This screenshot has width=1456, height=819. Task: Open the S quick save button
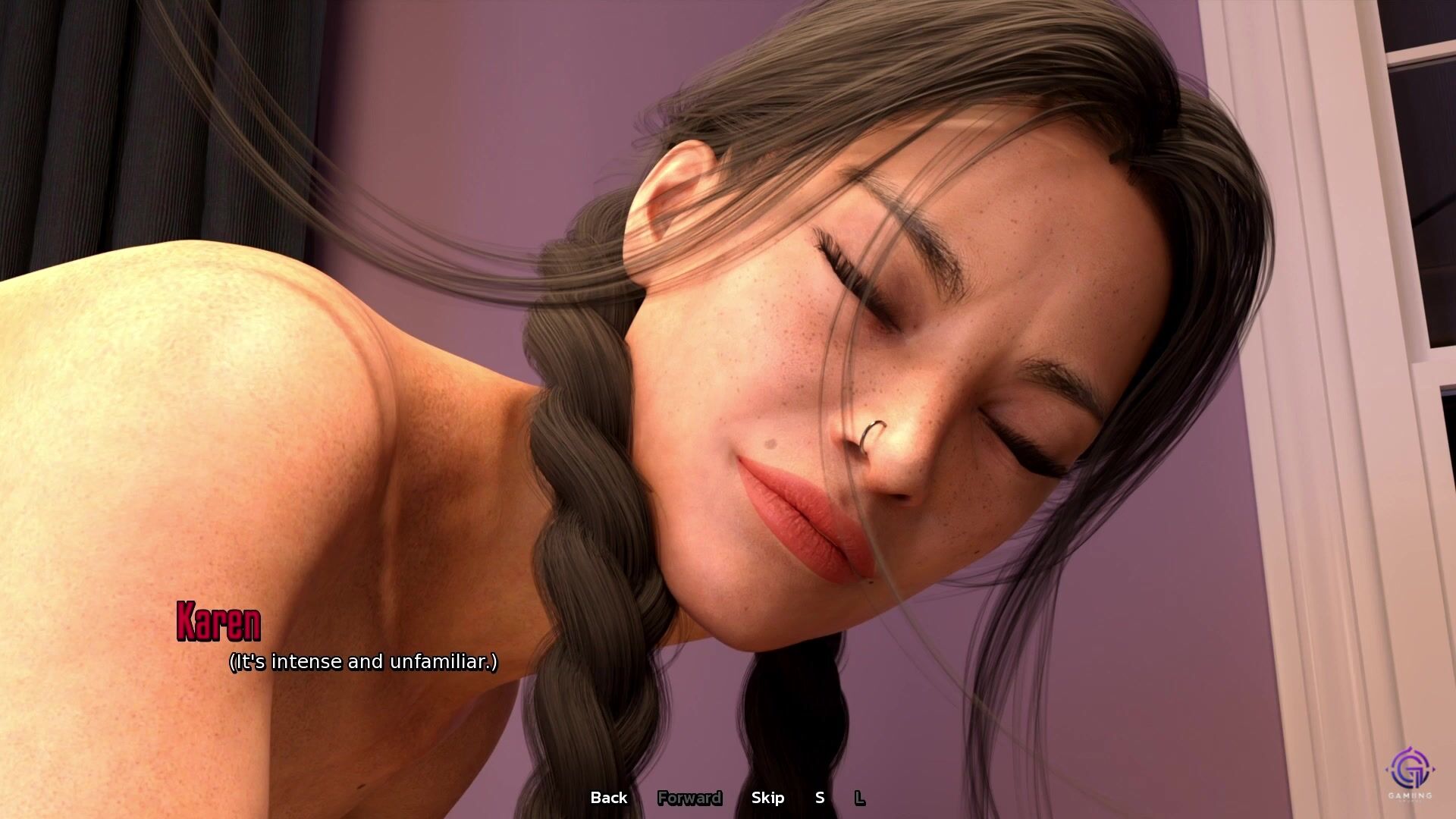click(819, 798)
